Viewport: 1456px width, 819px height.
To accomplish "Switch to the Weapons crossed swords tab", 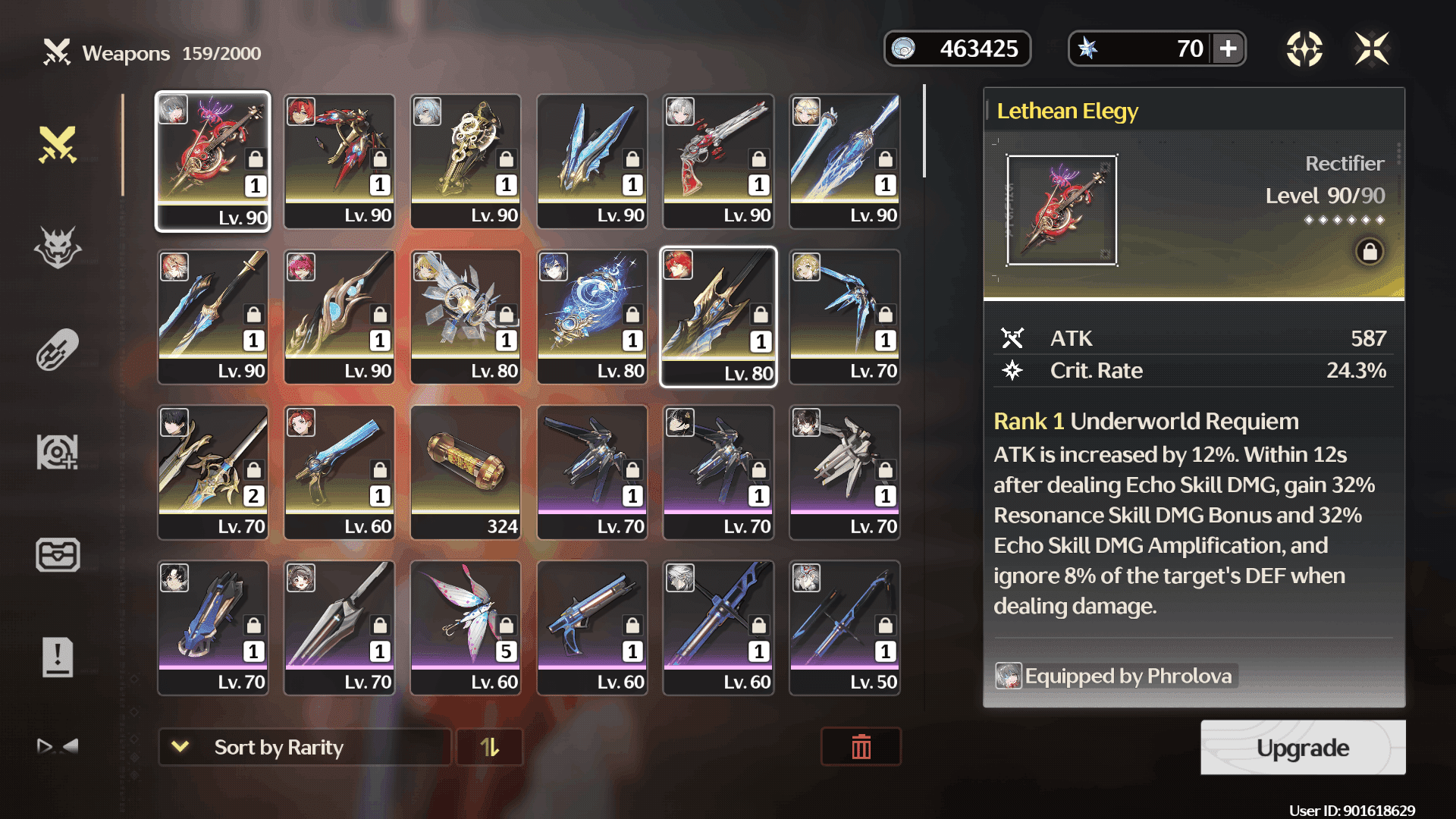I will (58, 145).
